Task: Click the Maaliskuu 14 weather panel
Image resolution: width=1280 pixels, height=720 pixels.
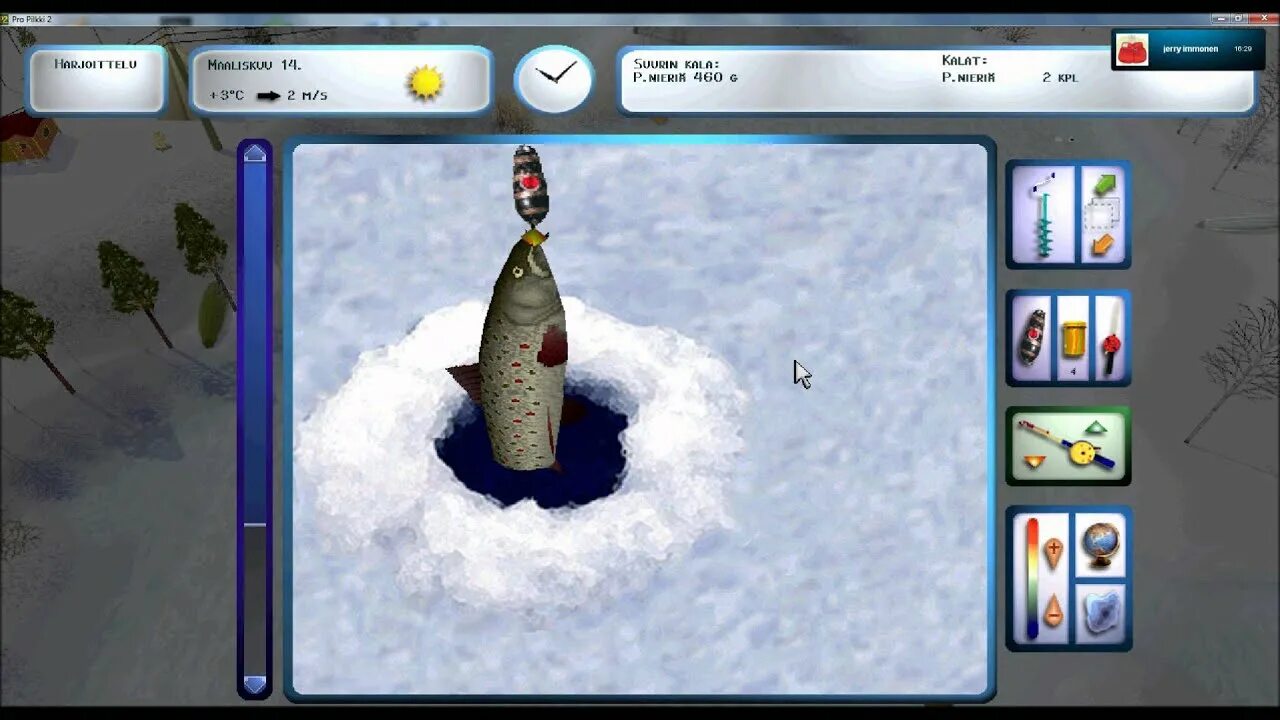Action: (x=340, y=80)
